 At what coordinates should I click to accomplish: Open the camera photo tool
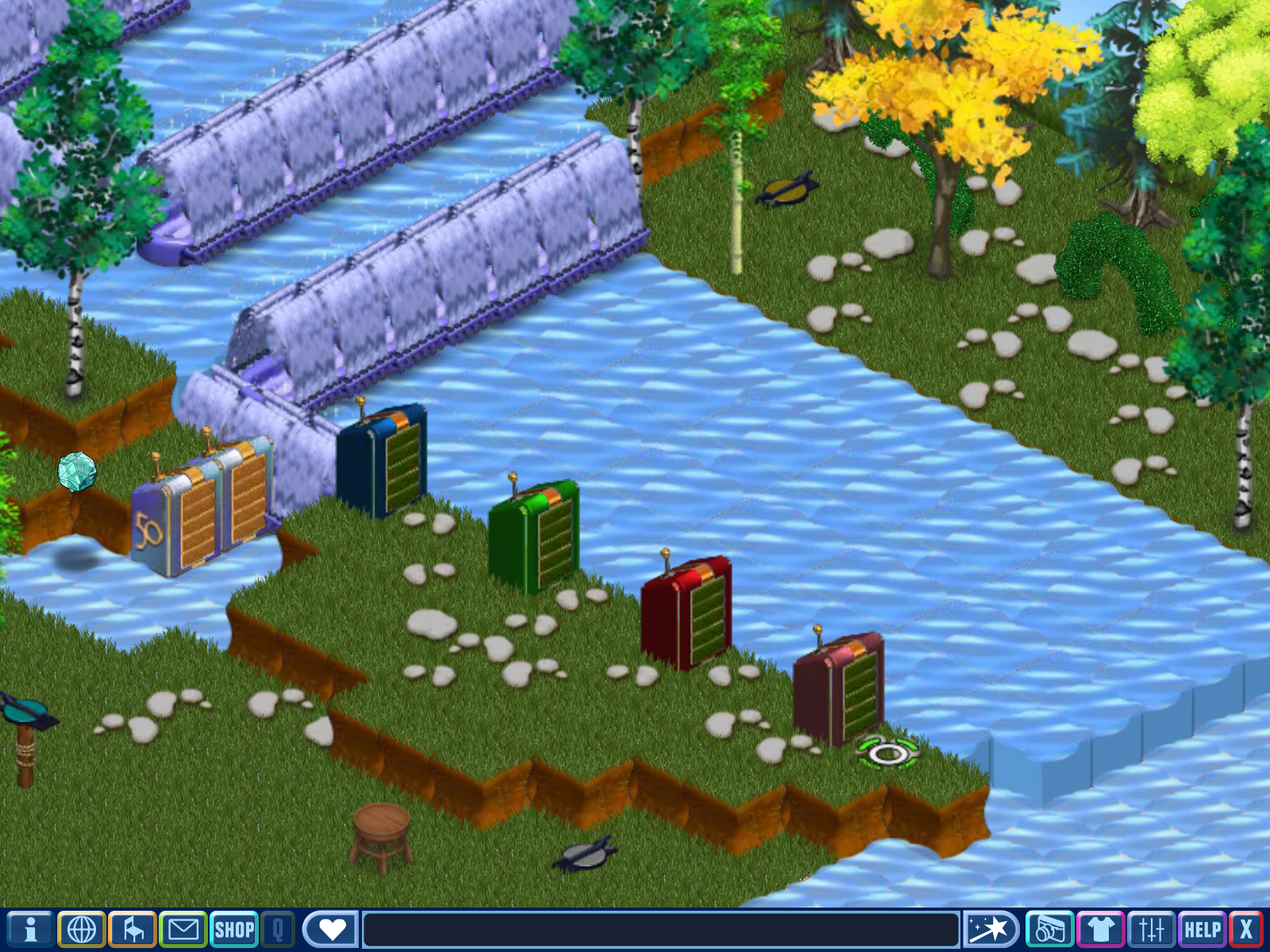tap(1049, 929)
